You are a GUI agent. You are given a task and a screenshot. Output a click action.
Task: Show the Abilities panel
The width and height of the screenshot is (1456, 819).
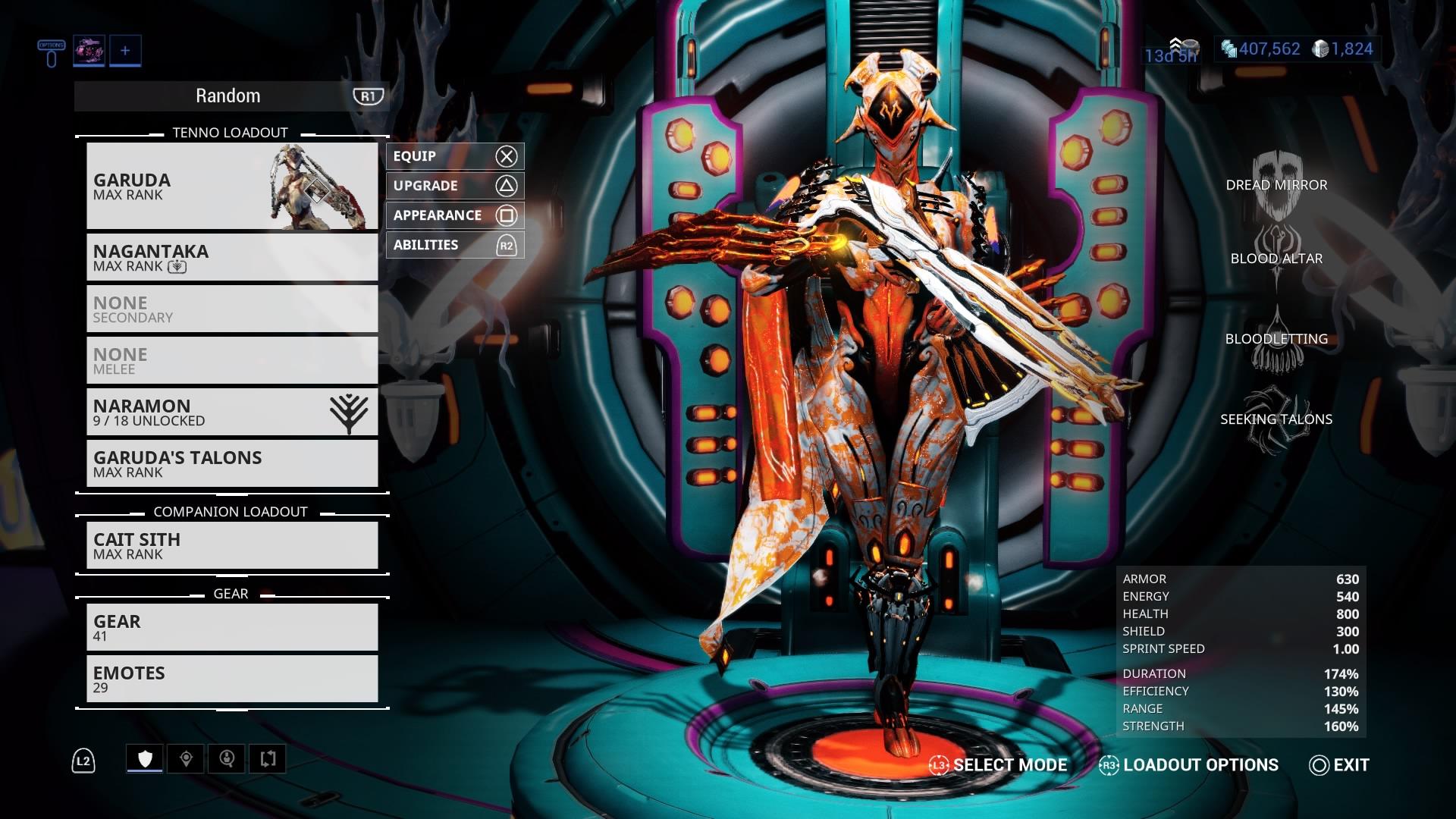[454, 245]
